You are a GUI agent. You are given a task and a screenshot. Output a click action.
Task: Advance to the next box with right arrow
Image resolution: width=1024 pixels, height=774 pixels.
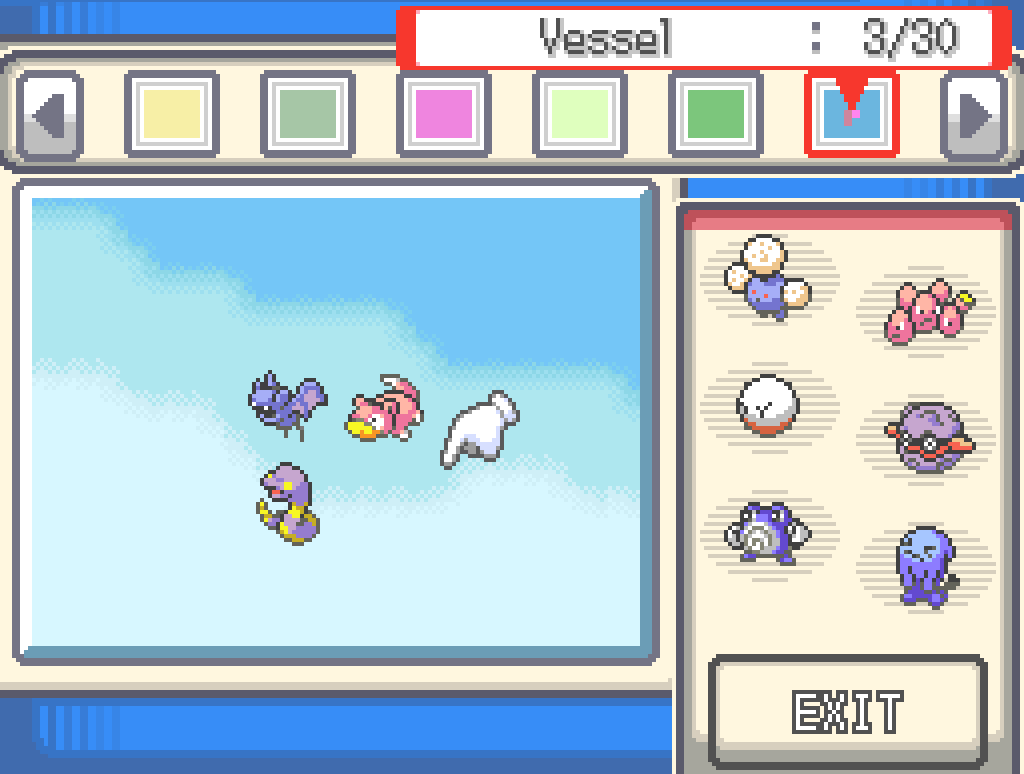pyautogui.click(x=974, y=116)
